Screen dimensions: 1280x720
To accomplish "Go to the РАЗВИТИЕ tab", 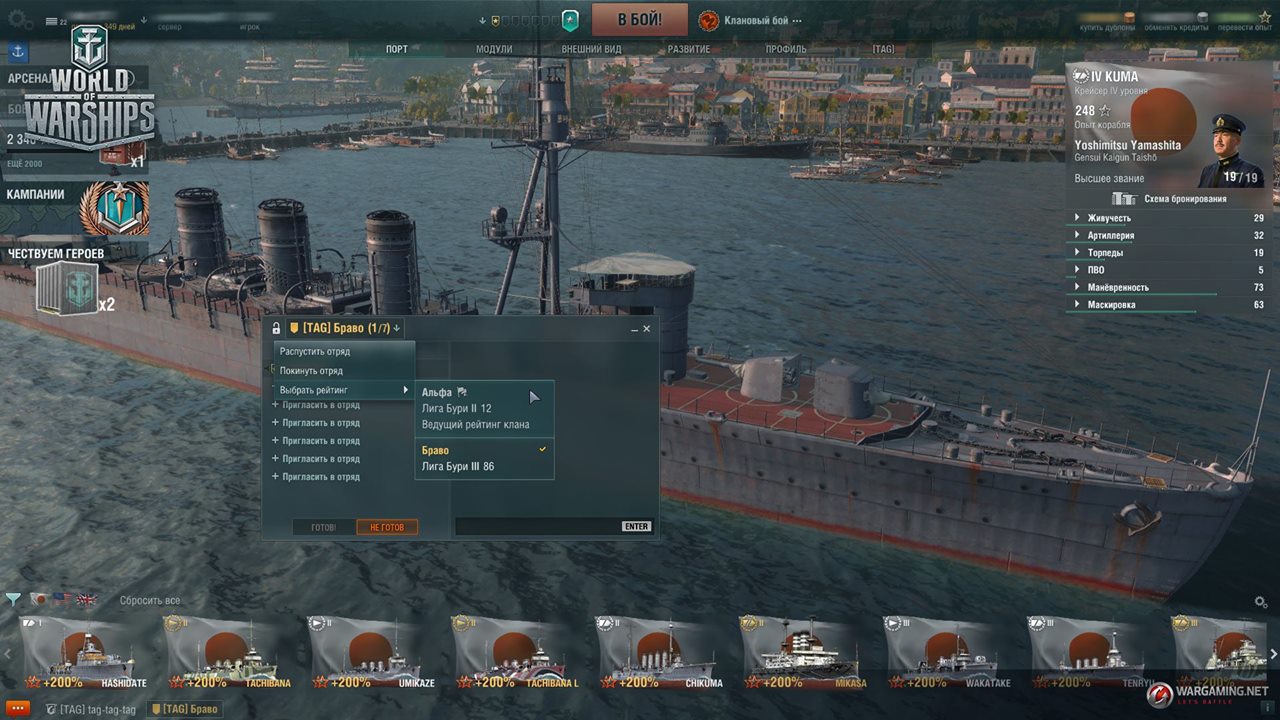I will (688, 50).
